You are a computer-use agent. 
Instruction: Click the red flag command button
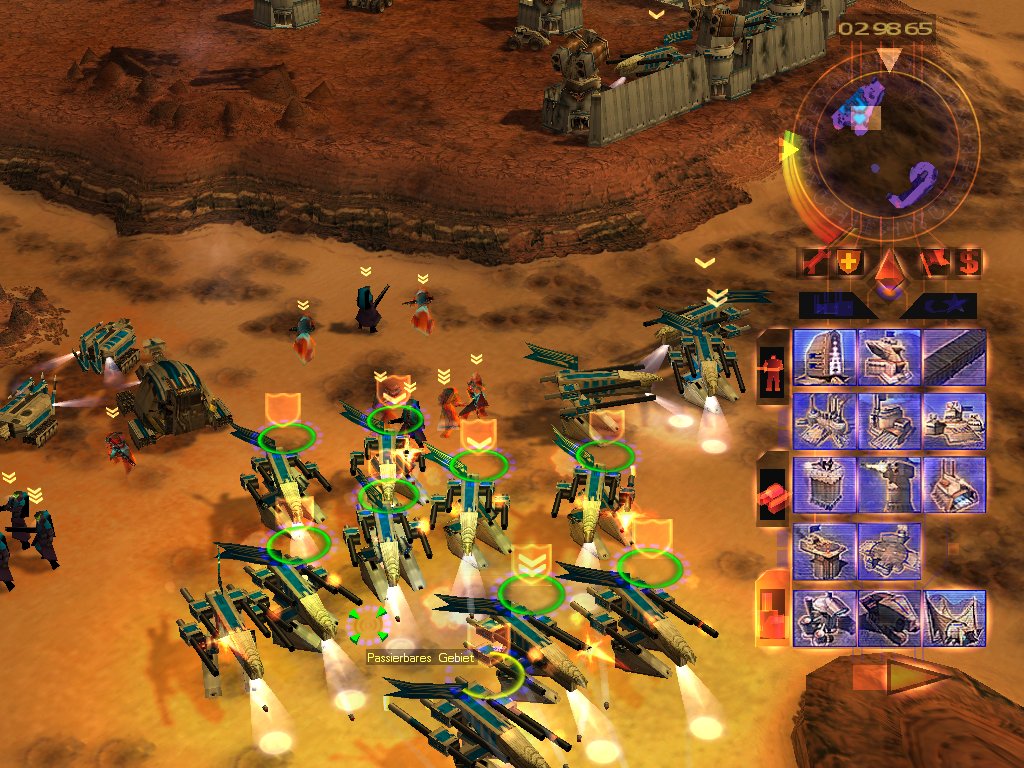pos(932,262)
